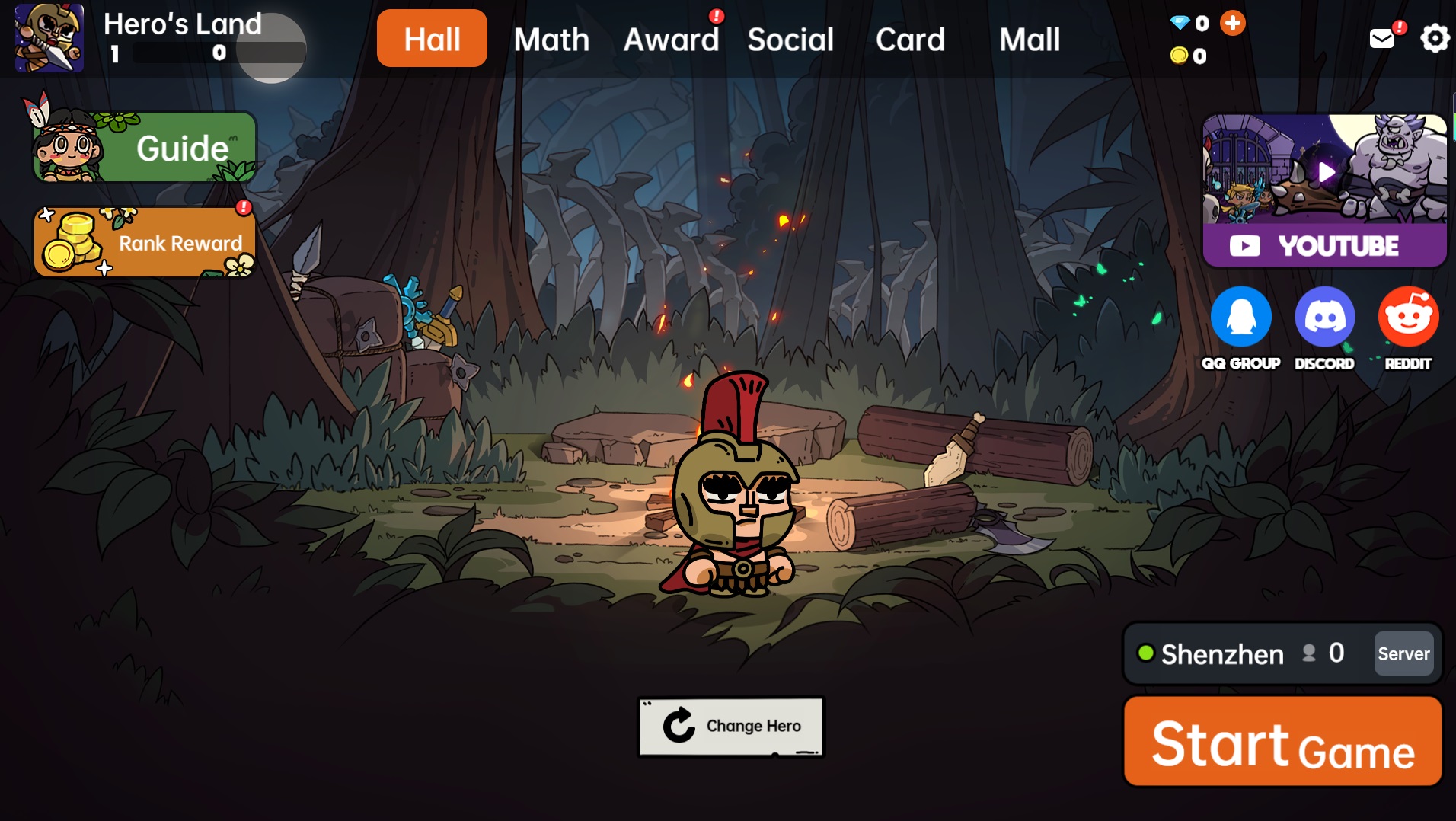
Task: Switch to the Math tab
Action: [x=551, y=39]
